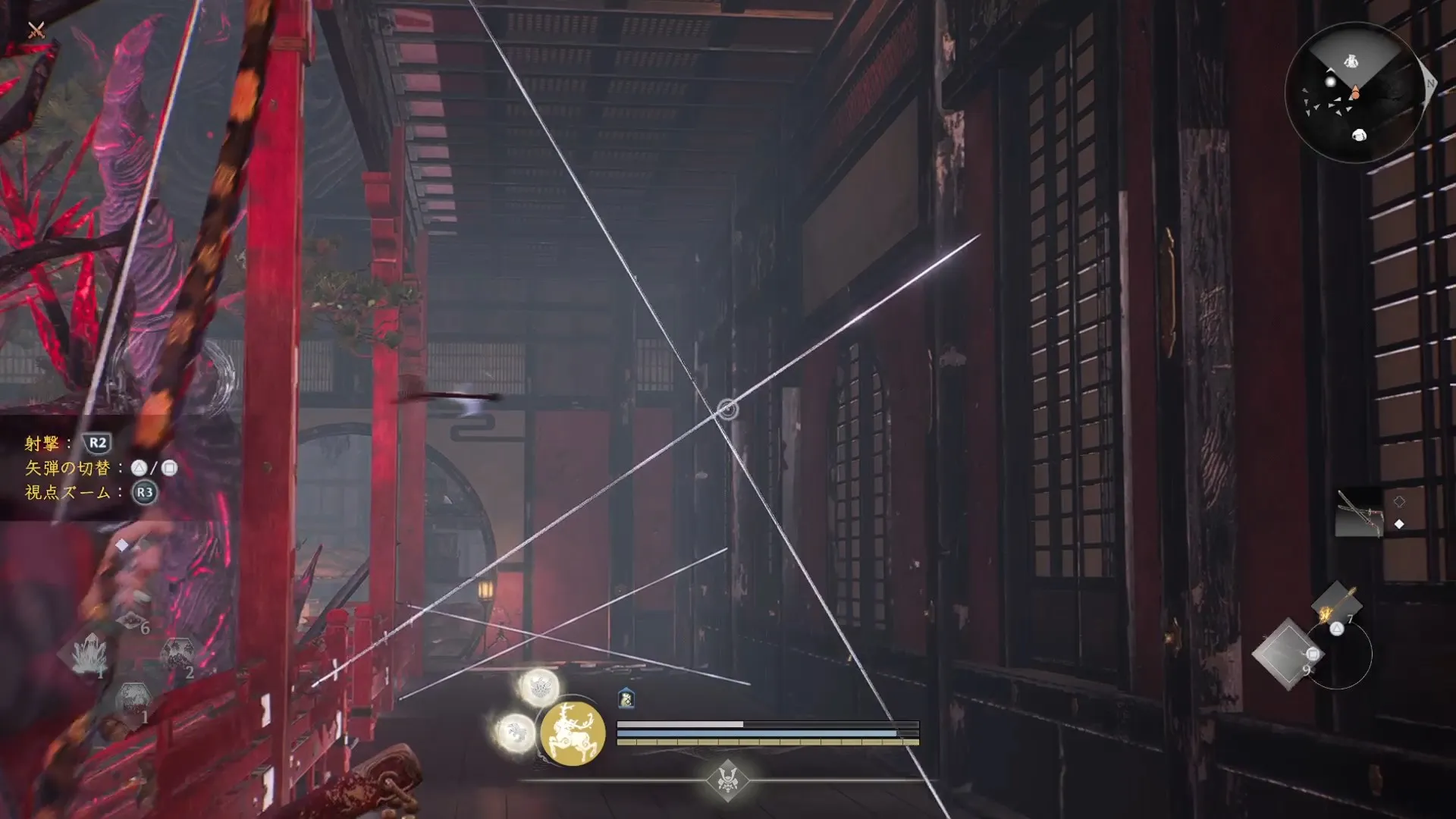Select the crystal cluster item slot

(x=89, y=654)
